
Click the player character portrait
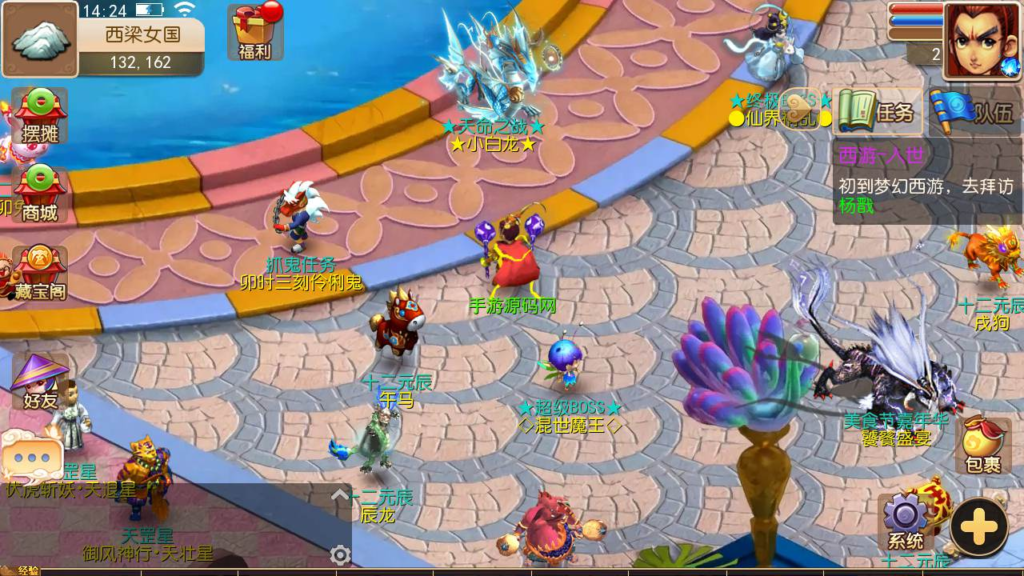click(x=980, y=40)
